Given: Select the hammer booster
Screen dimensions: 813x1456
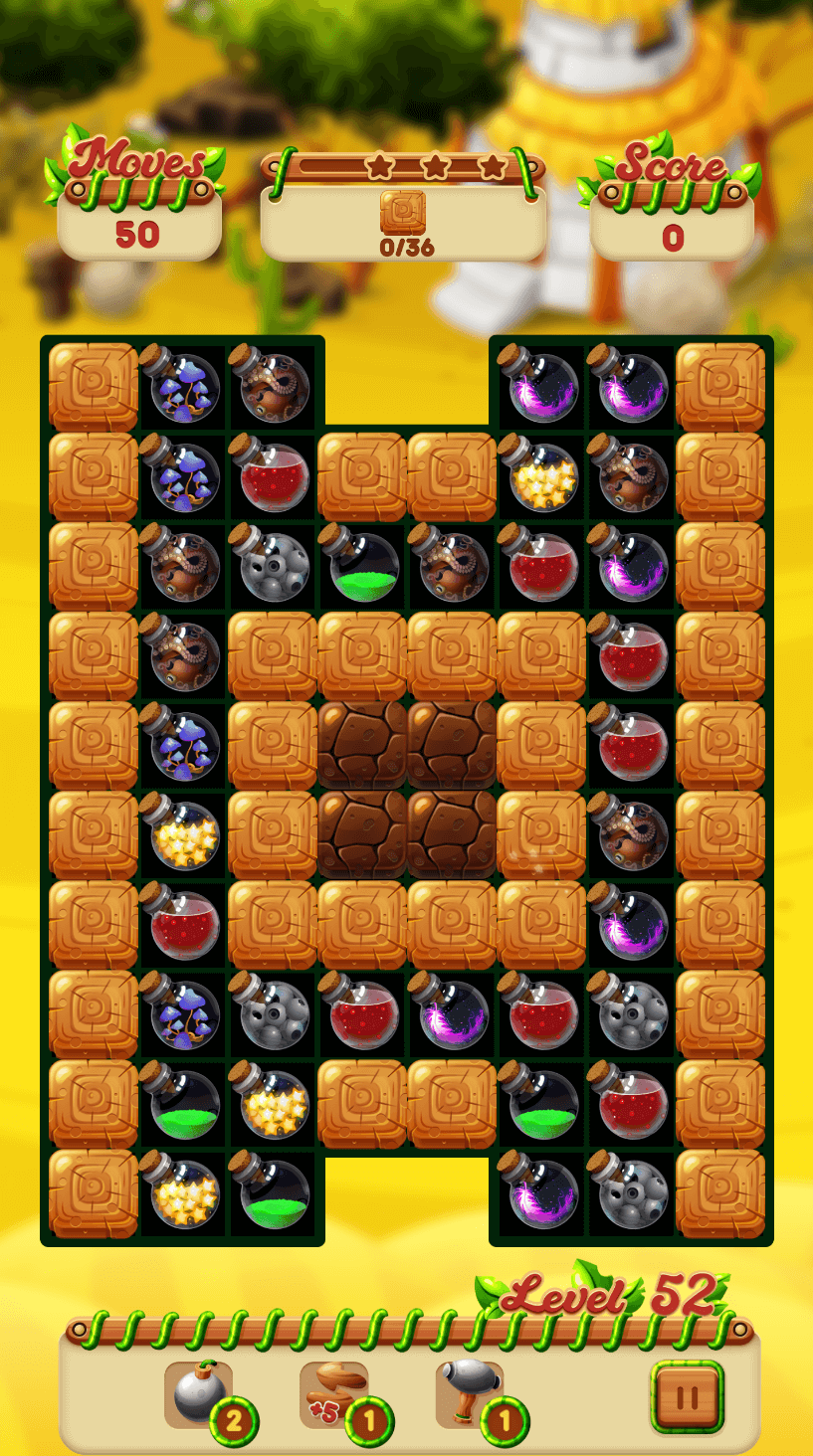Looking at the screenshot, I should 470,1394.
